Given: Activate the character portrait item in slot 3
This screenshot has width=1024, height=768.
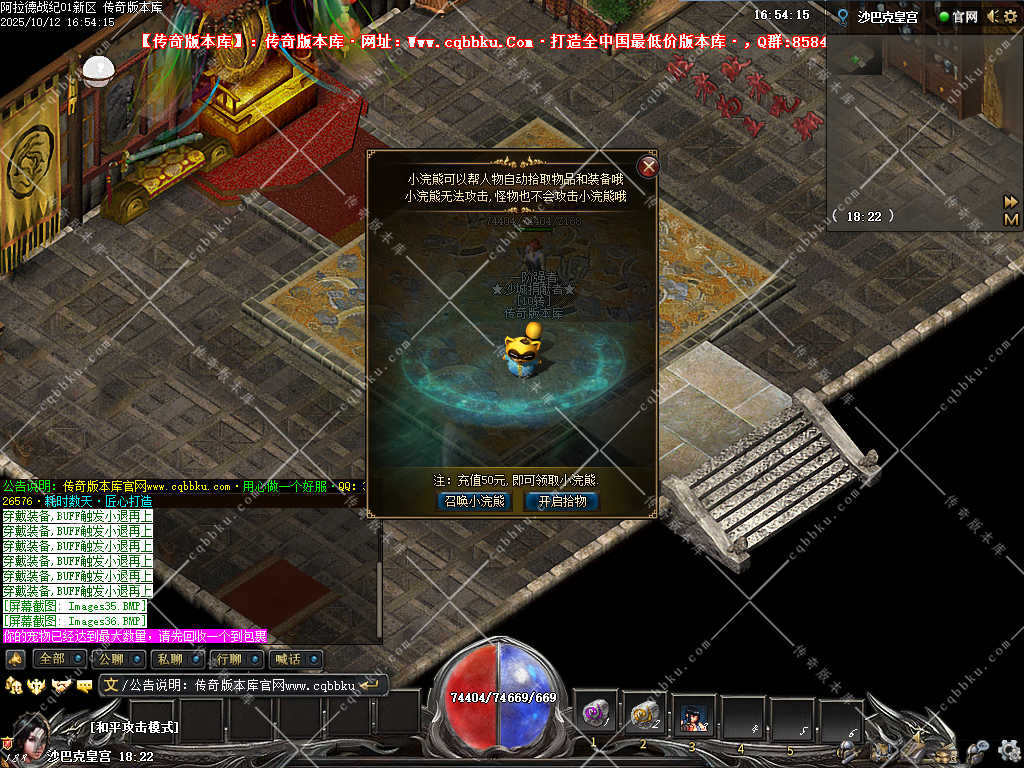Looking at the screenshot, I should pos(692,716).
